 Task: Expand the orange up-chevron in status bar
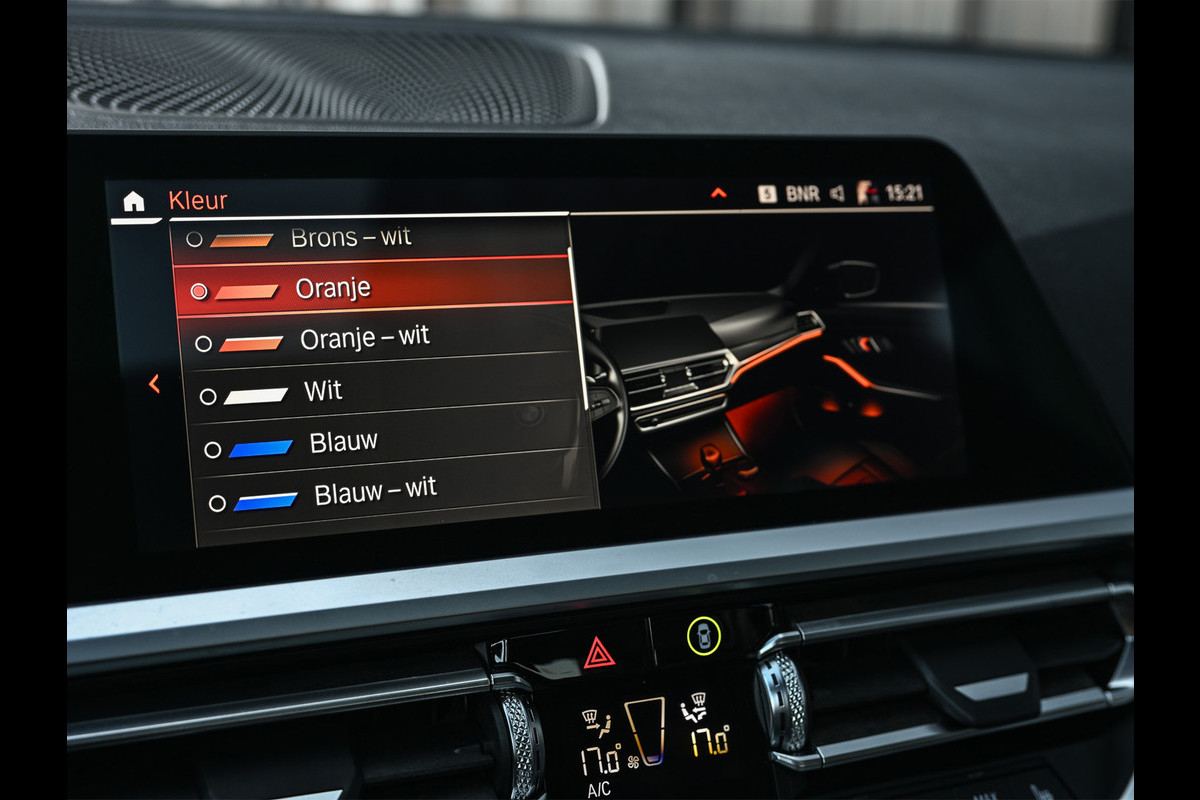click(x=718, y=193)
